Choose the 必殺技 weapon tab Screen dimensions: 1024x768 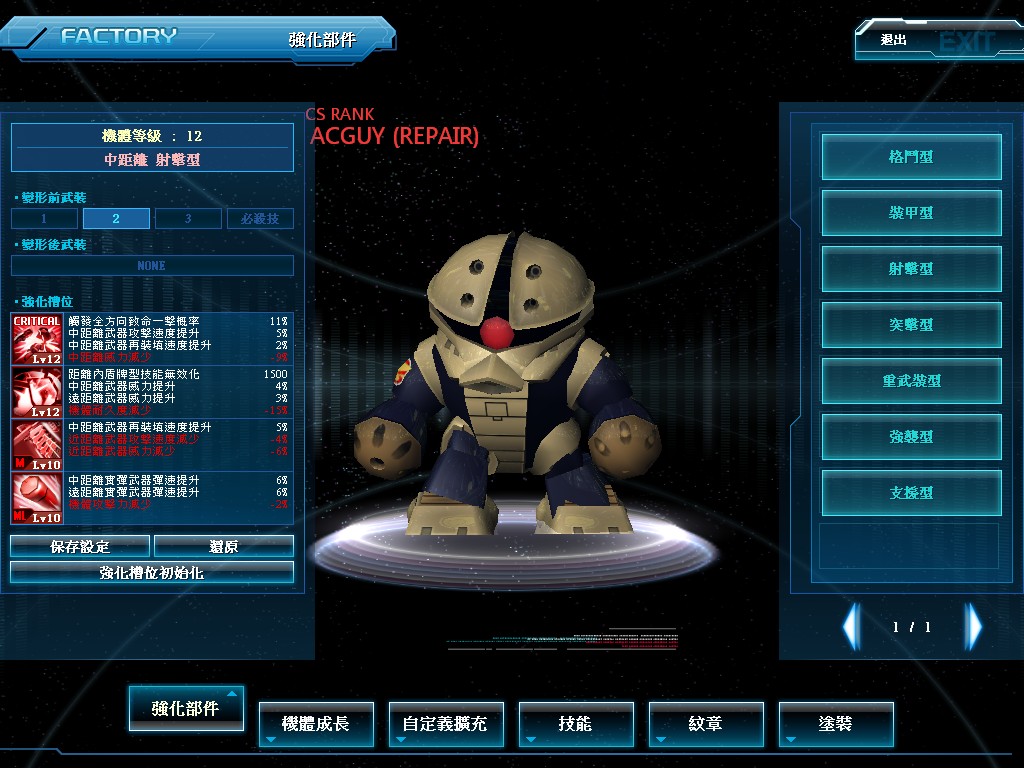coord(260,218)
